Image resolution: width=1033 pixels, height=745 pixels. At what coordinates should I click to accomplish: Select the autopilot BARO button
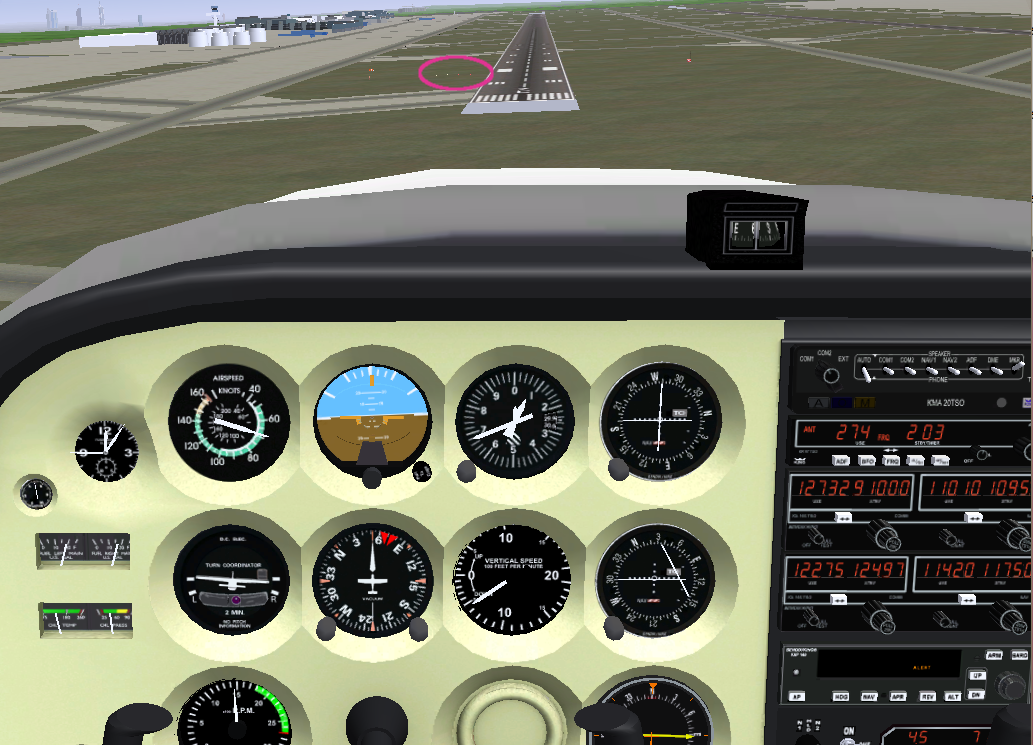click(x=1019, y=655)
